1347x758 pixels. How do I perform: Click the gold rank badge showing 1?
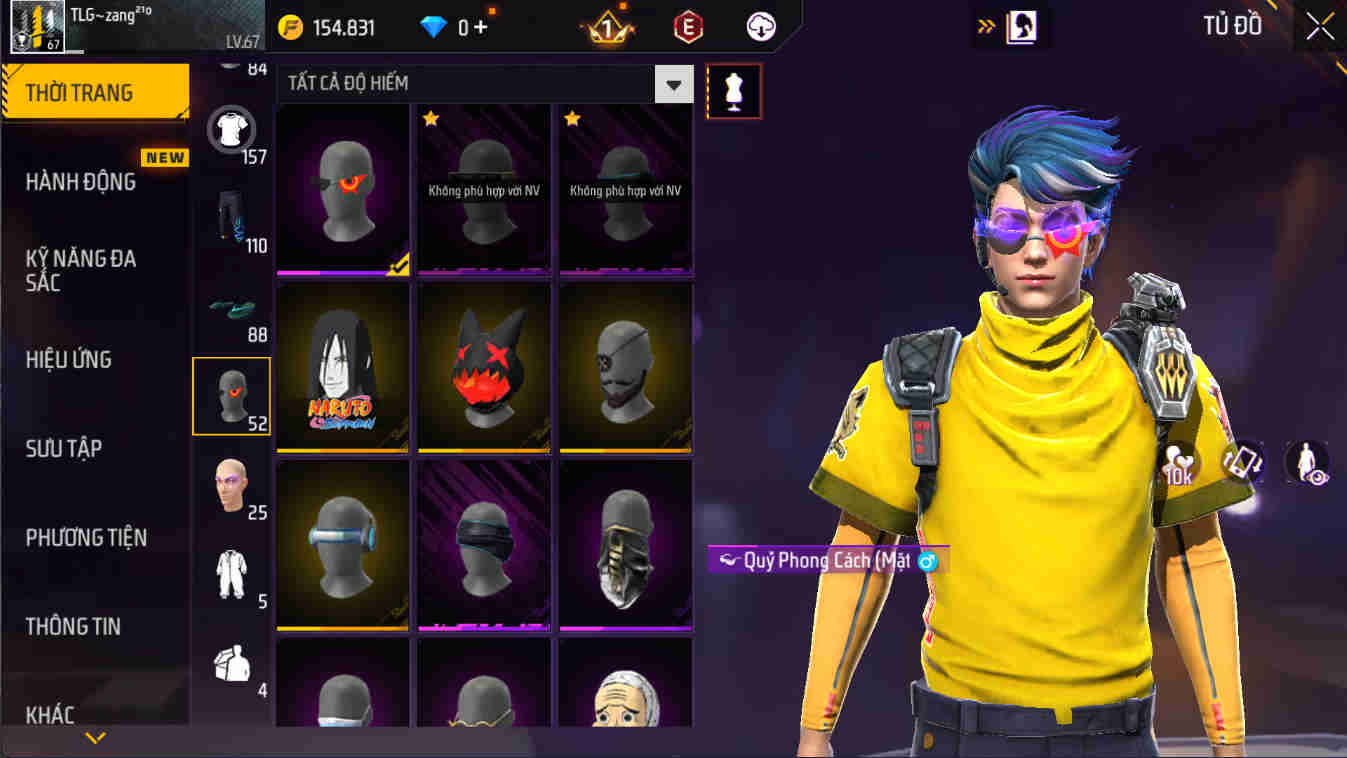click(610, 27)
